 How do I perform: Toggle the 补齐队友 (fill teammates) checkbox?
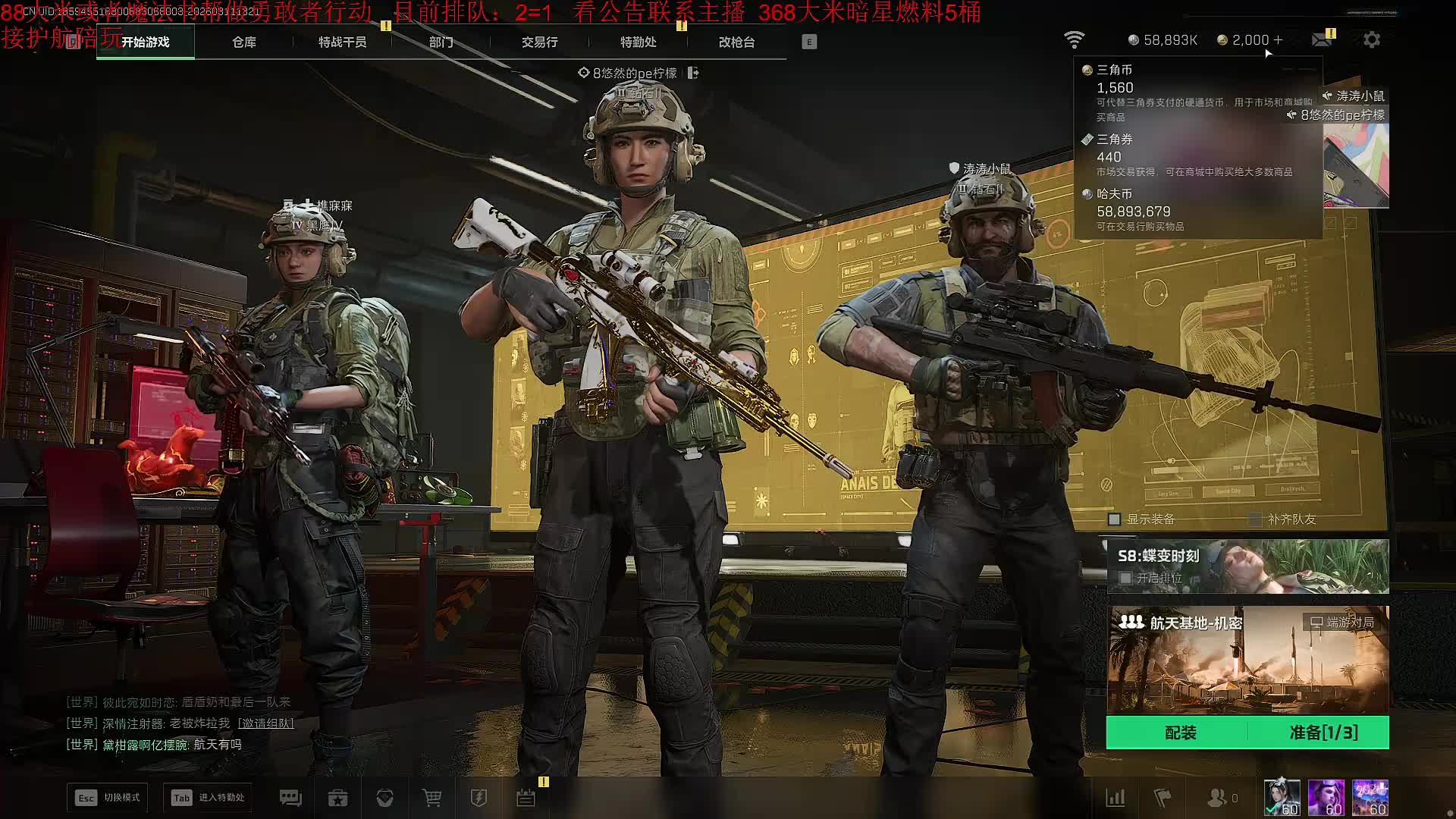(x=1256, y=519)
